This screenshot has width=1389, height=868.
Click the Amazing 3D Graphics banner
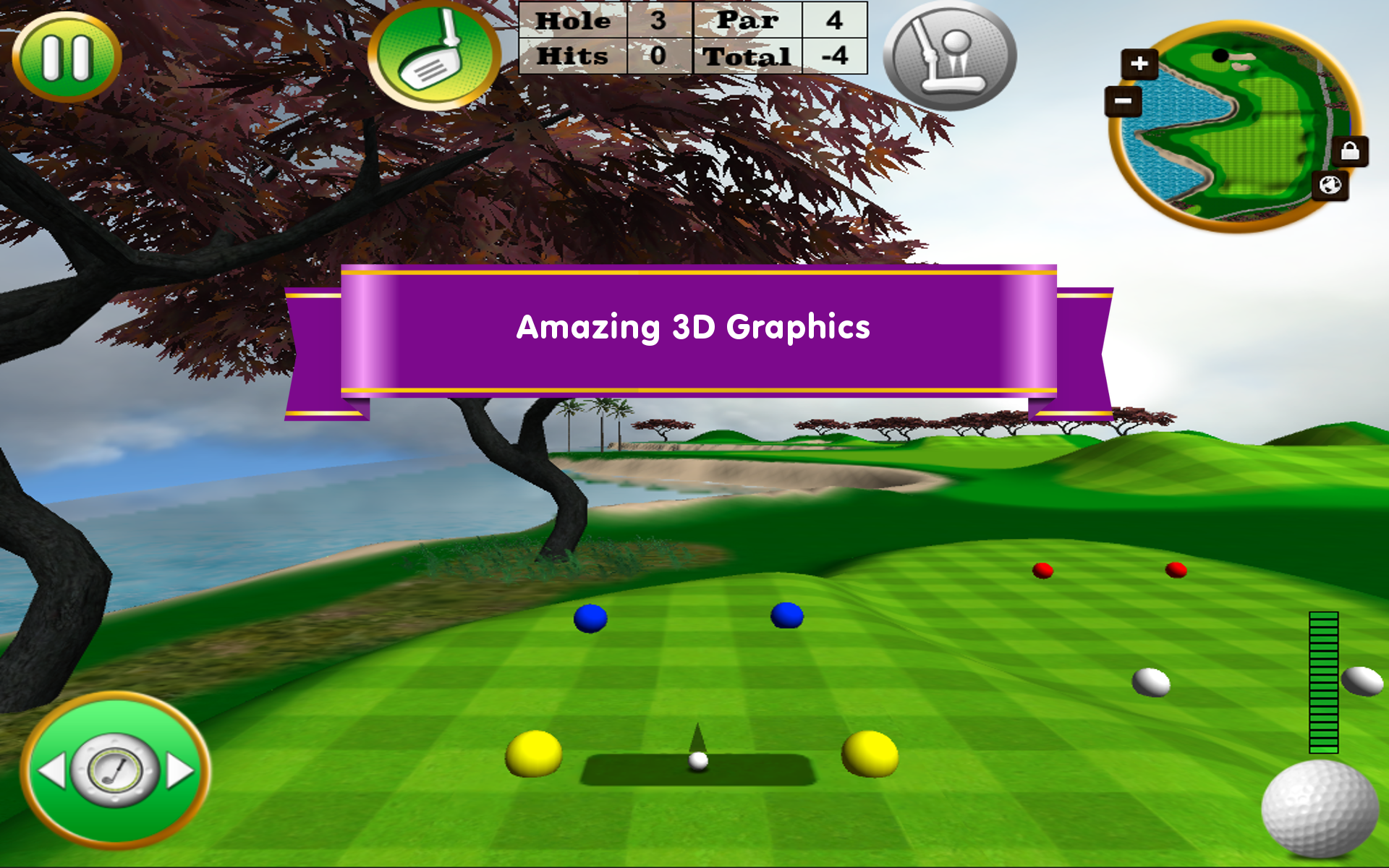tap(692, 329)
